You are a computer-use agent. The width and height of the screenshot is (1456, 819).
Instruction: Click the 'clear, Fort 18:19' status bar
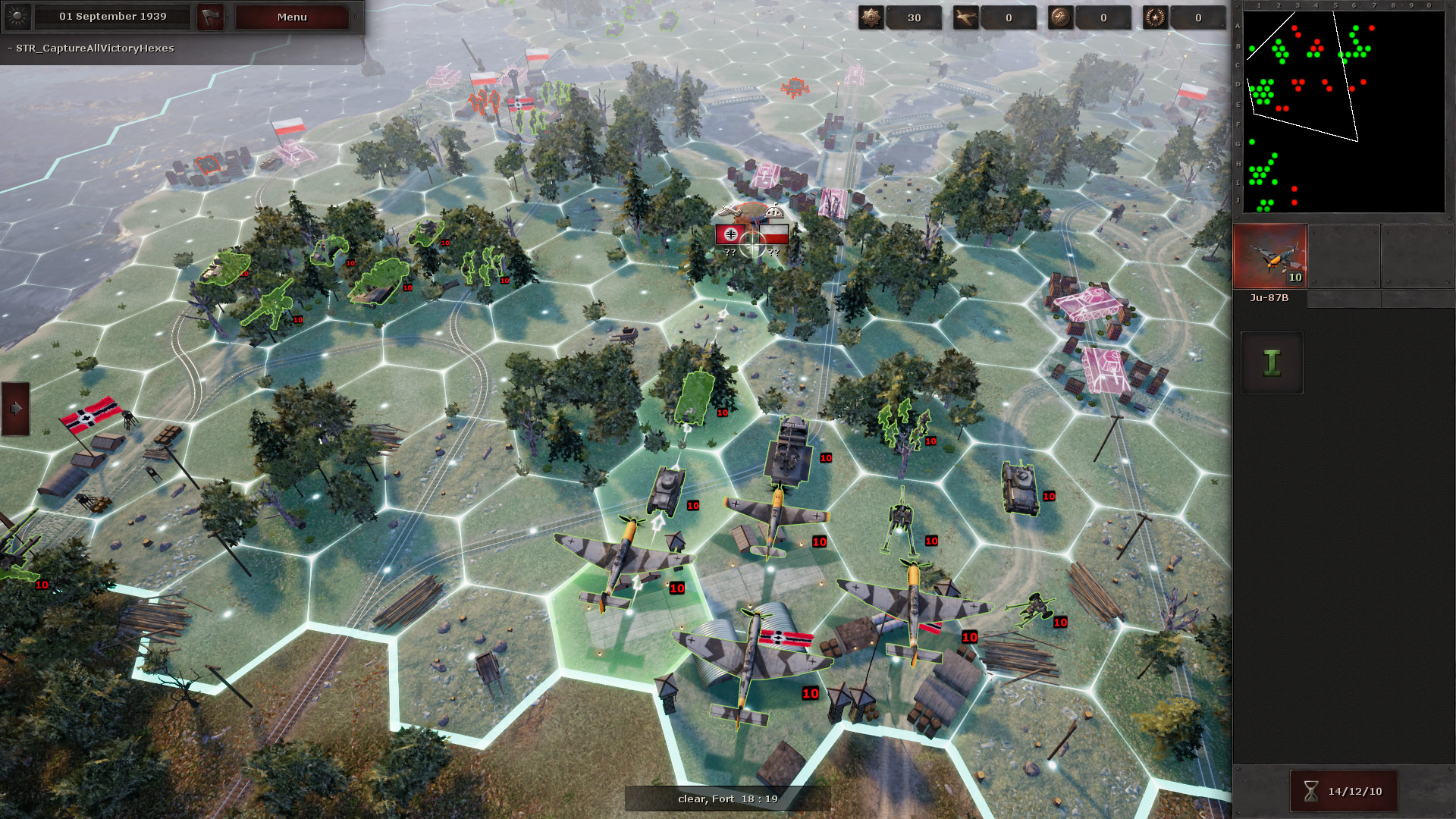tap(726, 799)
